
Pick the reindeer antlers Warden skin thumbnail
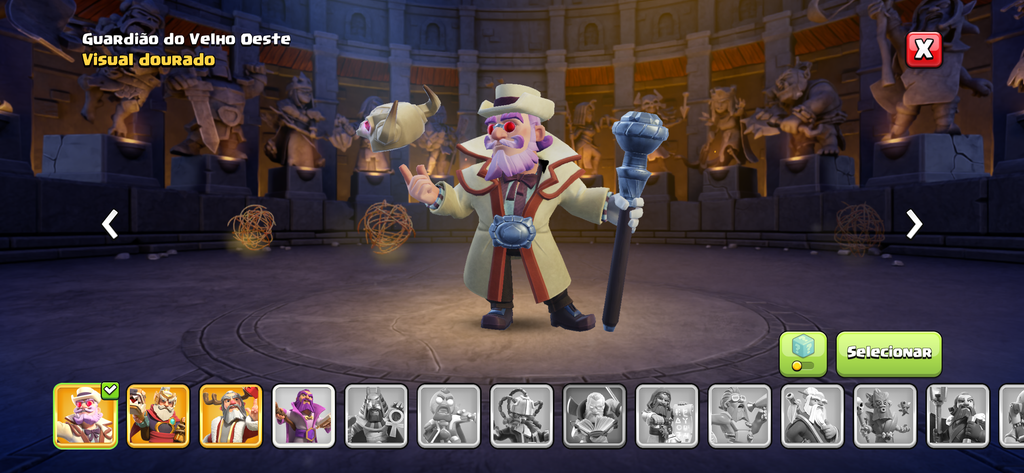pos(231,415)
